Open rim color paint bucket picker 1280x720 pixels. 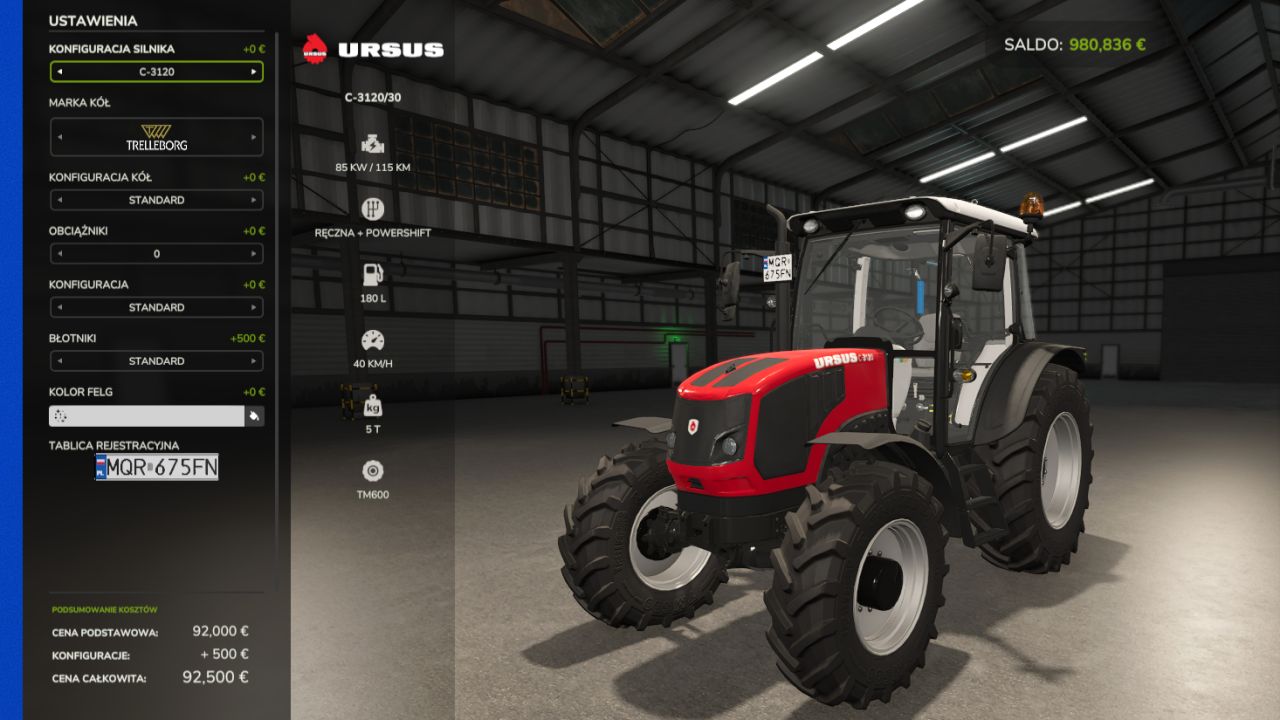point(255,416)
